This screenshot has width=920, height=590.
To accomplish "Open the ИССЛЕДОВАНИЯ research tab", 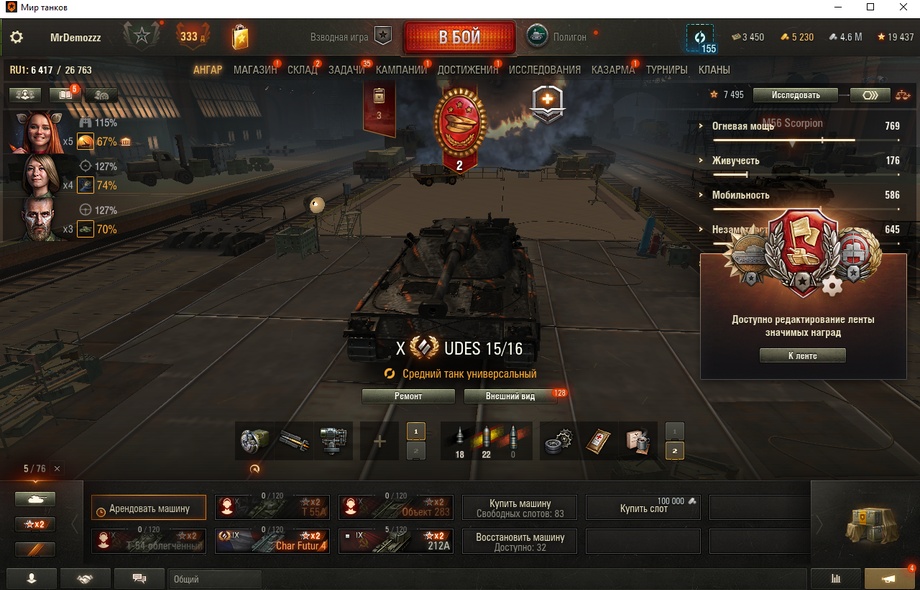I will coord(544,70).
